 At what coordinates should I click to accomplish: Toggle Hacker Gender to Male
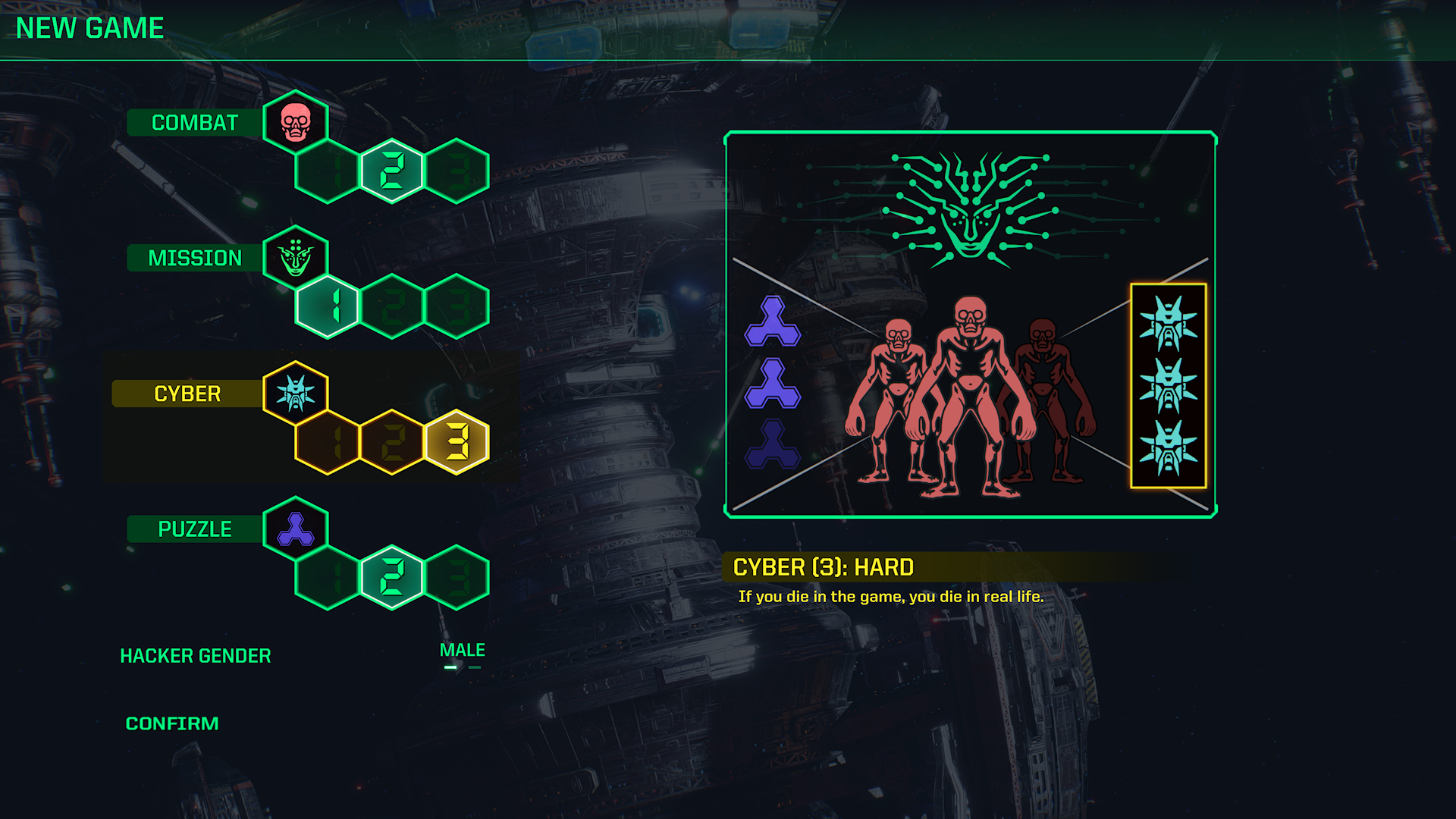pyautogui.click(x=462, y=649)
